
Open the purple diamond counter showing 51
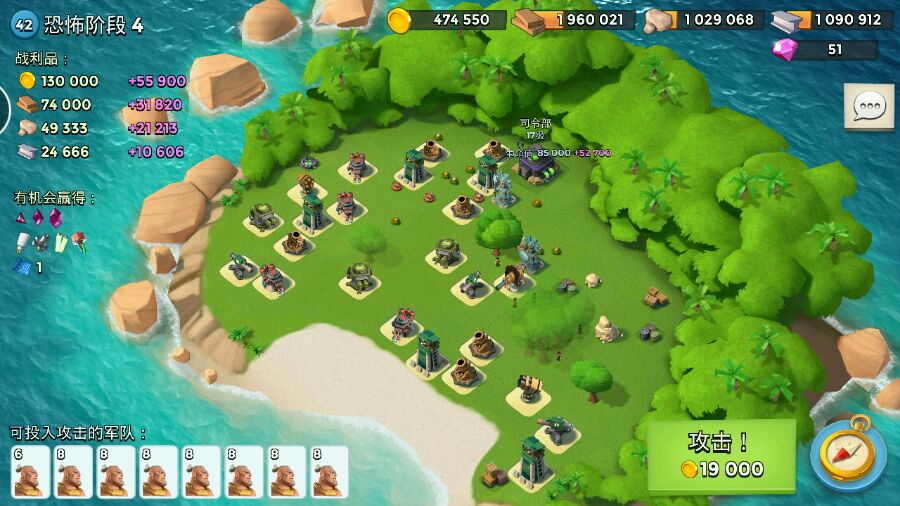pyautogui.click(x=824, y=49)
